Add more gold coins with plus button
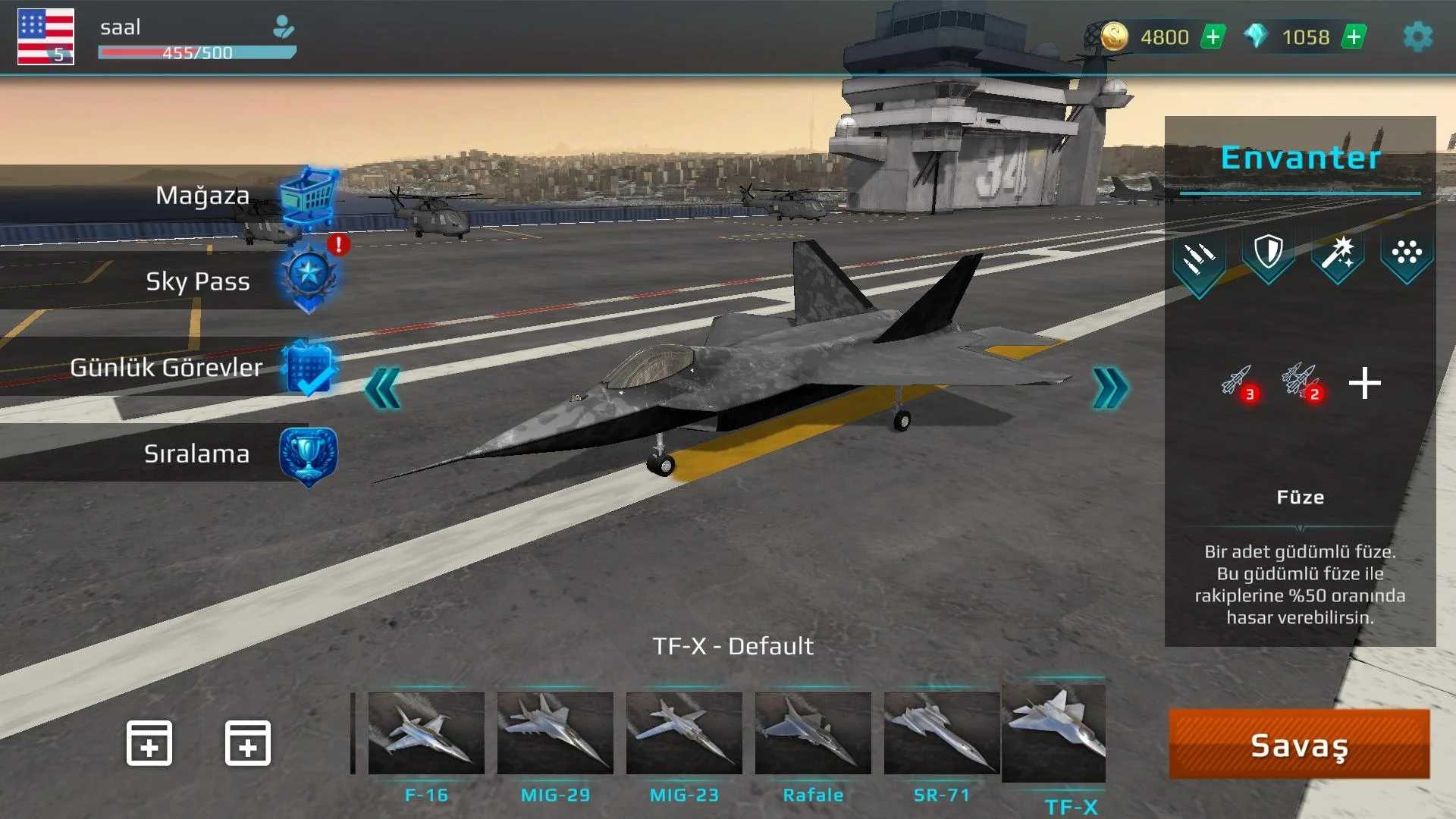1456x819 pixels. 1213,36
